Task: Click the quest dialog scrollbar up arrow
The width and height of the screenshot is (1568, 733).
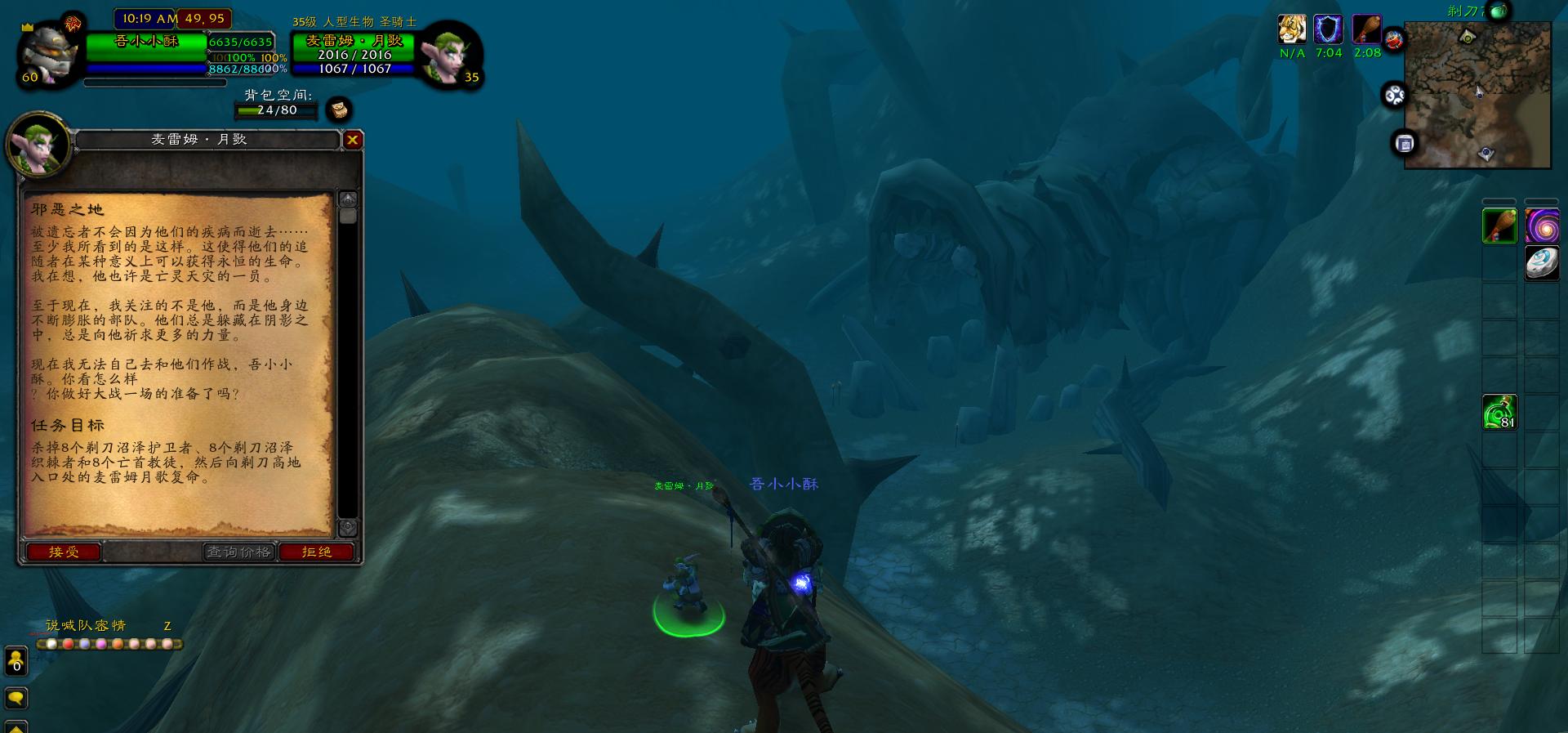Action: (x=348, y=199)
